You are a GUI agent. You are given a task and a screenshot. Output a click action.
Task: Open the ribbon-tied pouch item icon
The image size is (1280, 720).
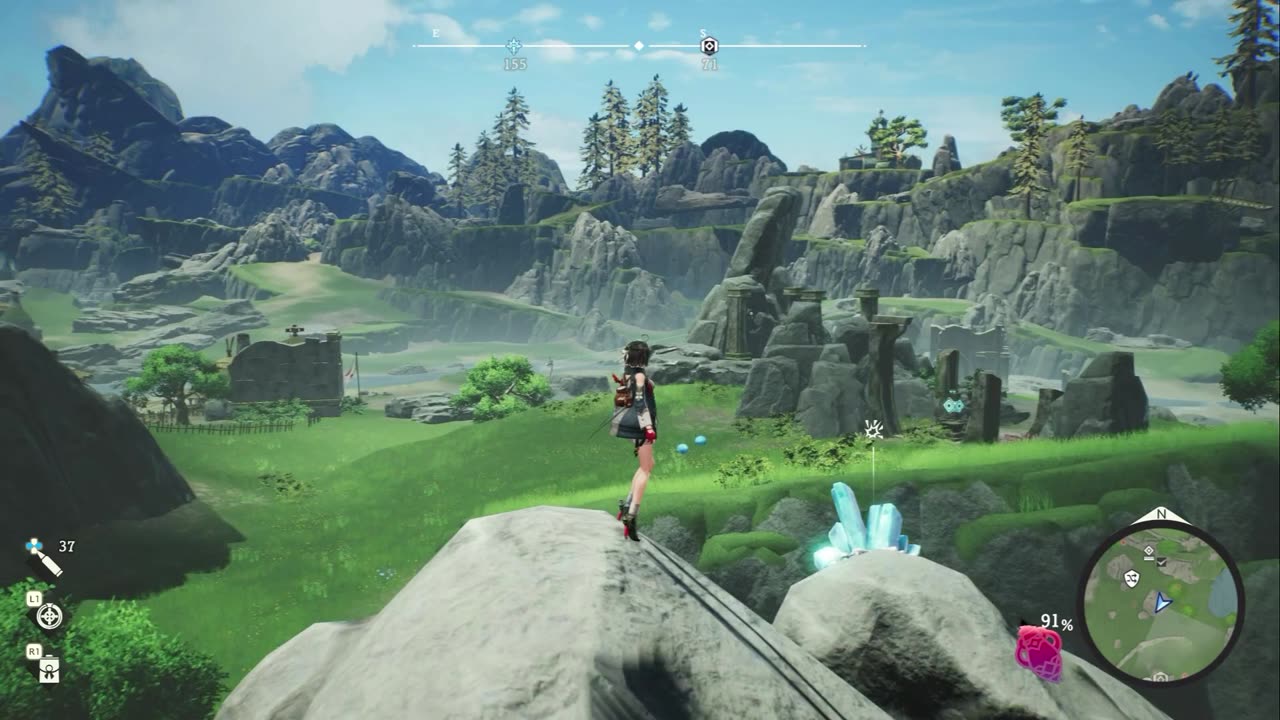coord(48,671)
